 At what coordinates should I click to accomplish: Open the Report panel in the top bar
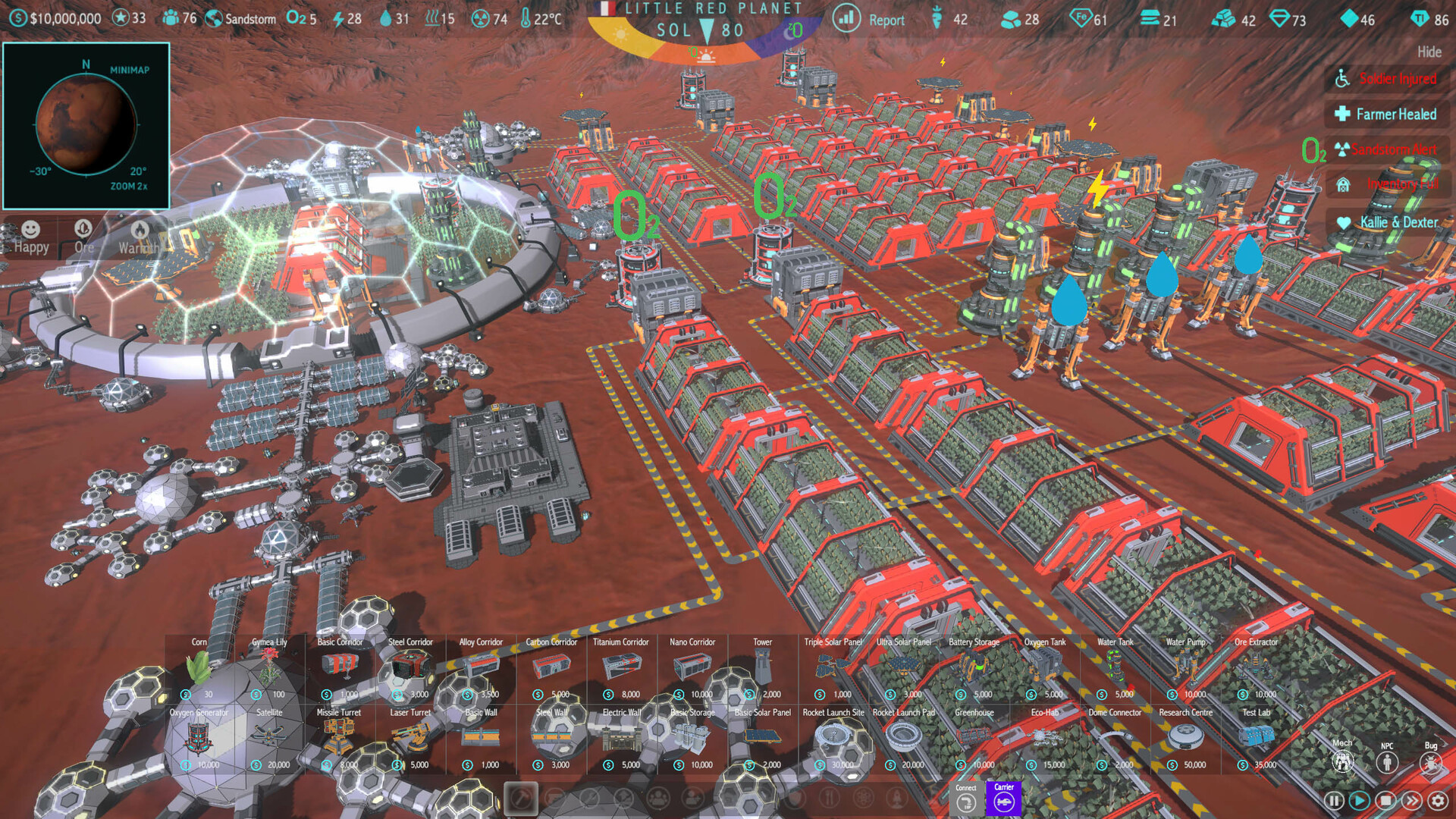(x=886, y=20)
